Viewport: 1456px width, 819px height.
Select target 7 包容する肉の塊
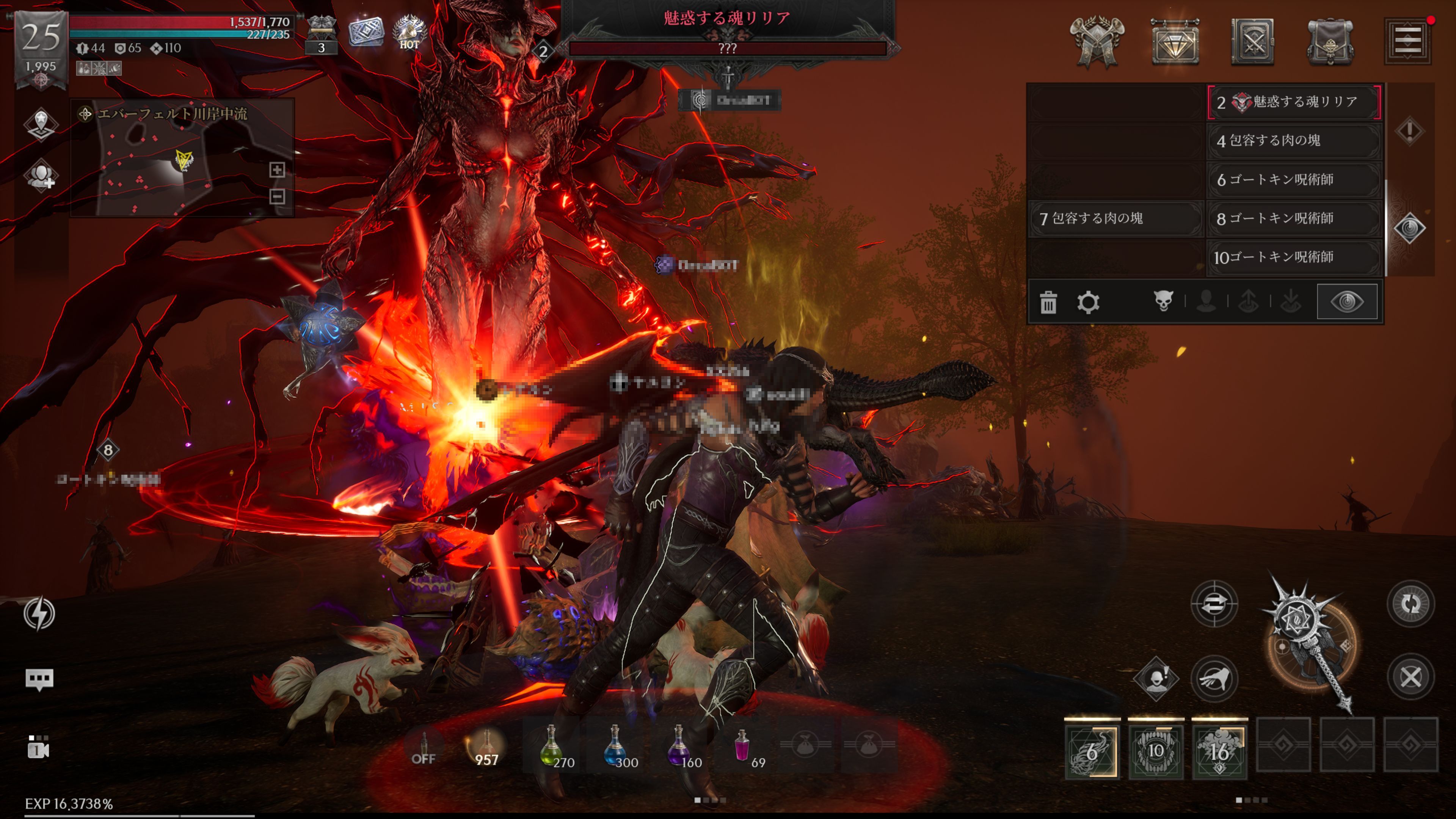1115,218
